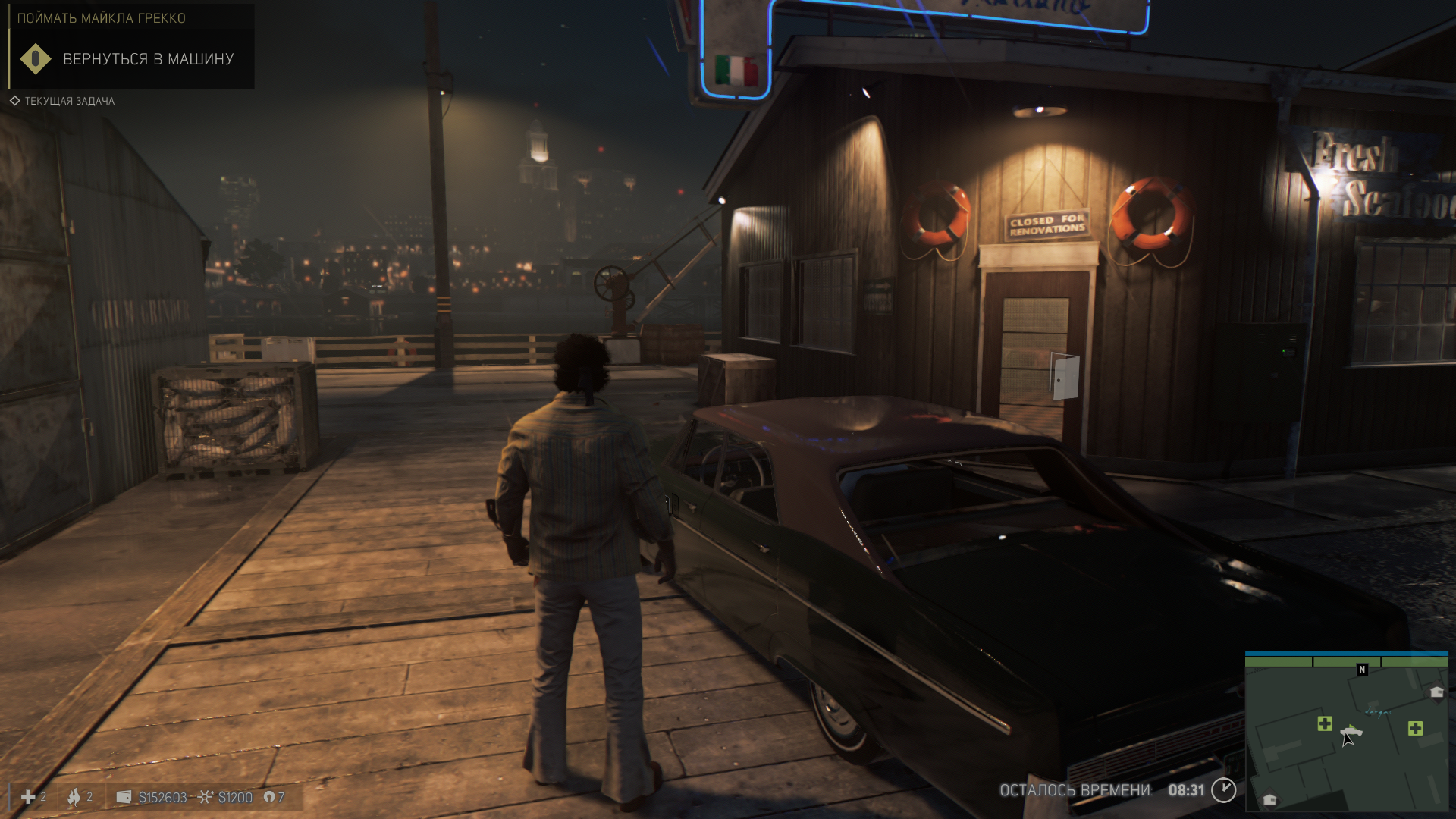Use the medkit cross icon
Image resolution: width=1456 pixels, height=819 pixels.
(28, 797)
